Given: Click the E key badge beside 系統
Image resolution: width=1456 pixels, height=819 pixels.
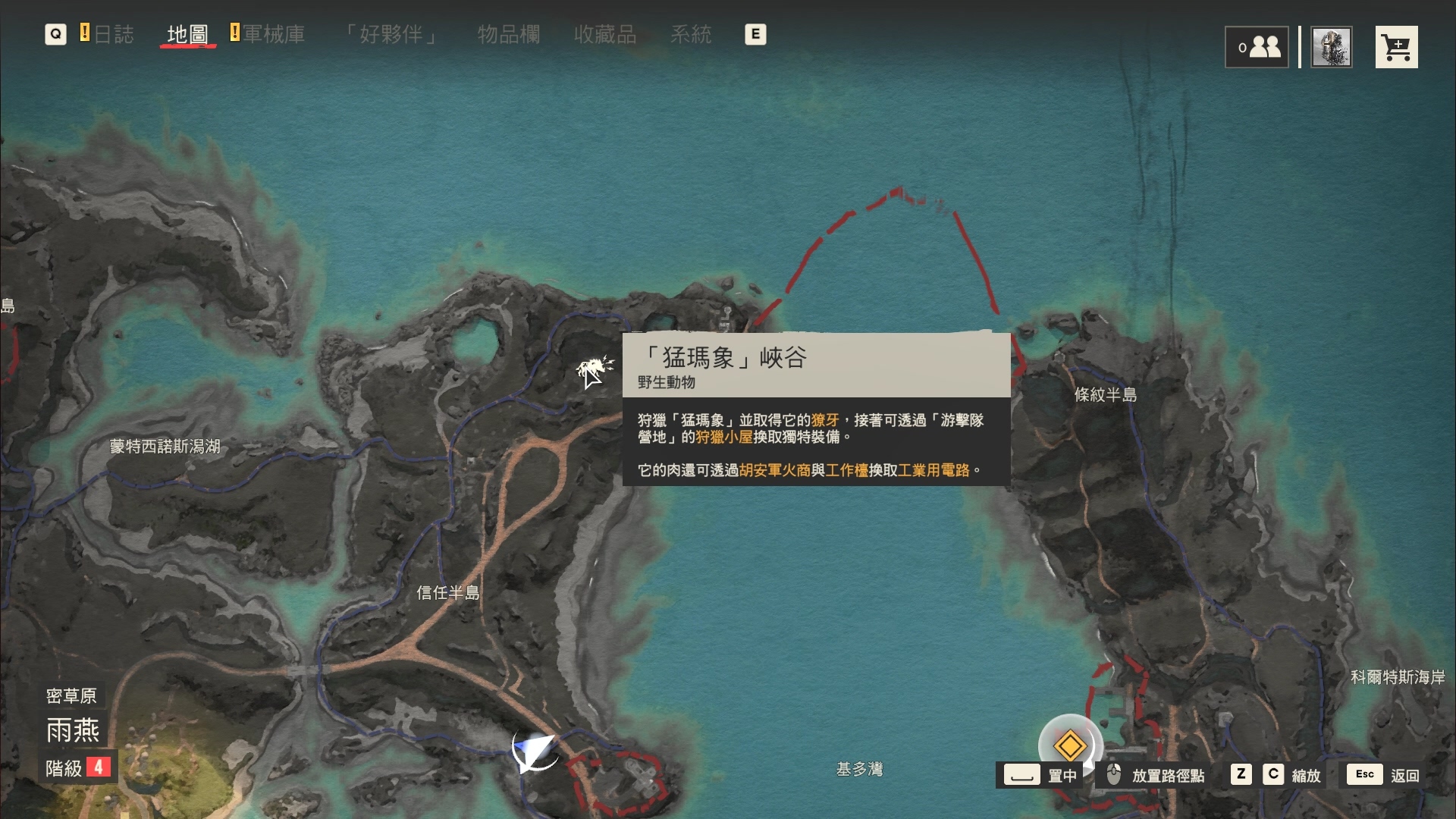Looking at the screenshot, I should click(x=755, y=34).
